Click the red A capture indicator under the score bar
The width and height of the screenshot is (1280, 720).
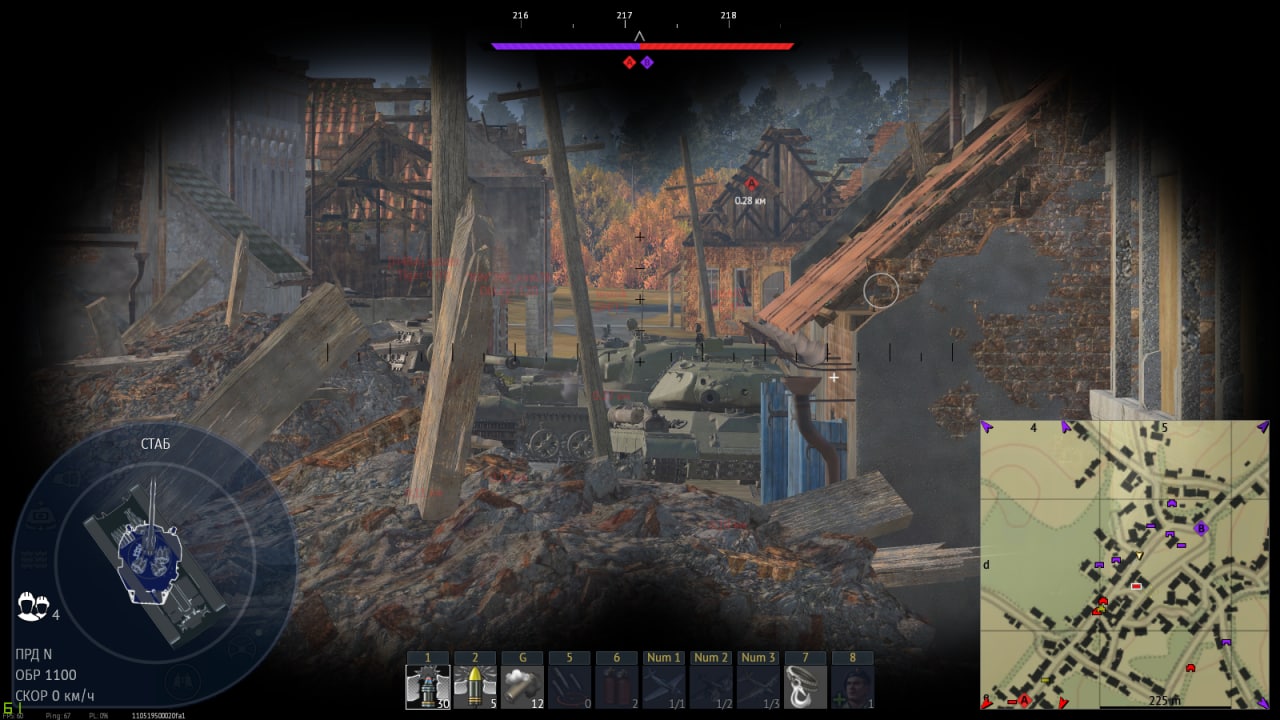(629, 62)
